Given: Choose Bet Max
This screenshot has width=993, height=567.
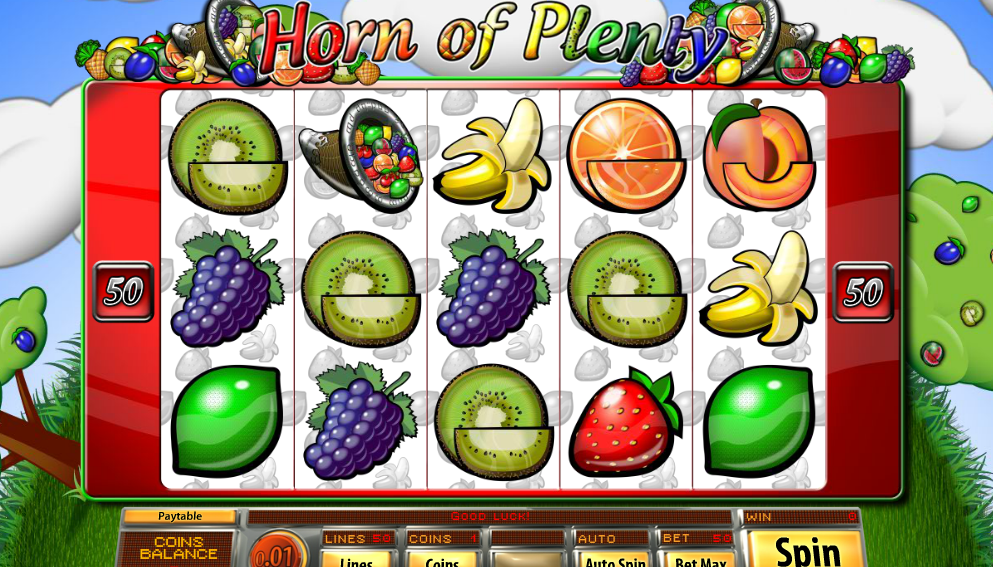Looking at the screenshot, I should click(x=699, y=560).
